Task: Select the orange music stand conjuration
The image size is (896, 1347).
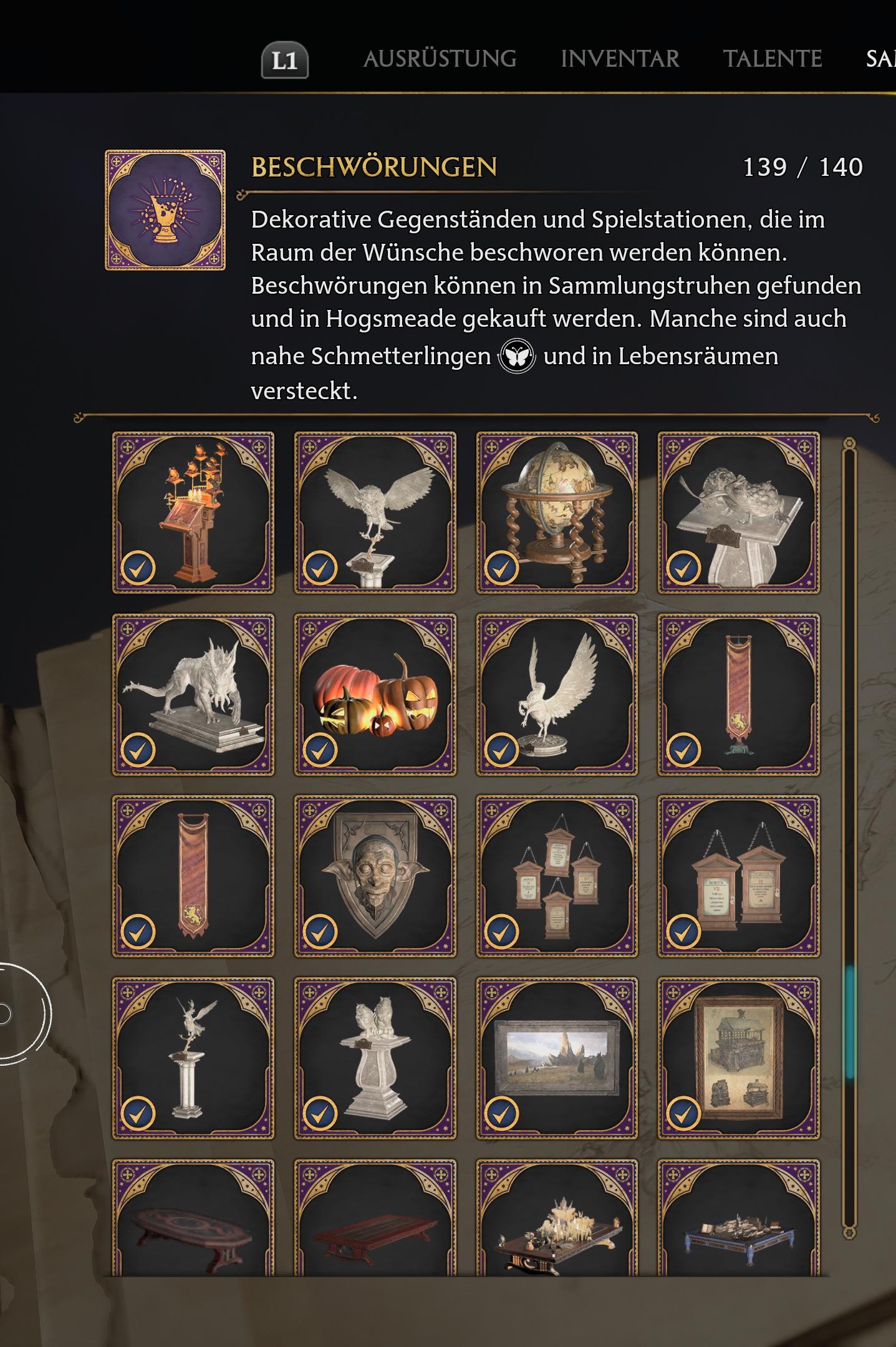Action: pyautogui.click(x=193, y=512)
